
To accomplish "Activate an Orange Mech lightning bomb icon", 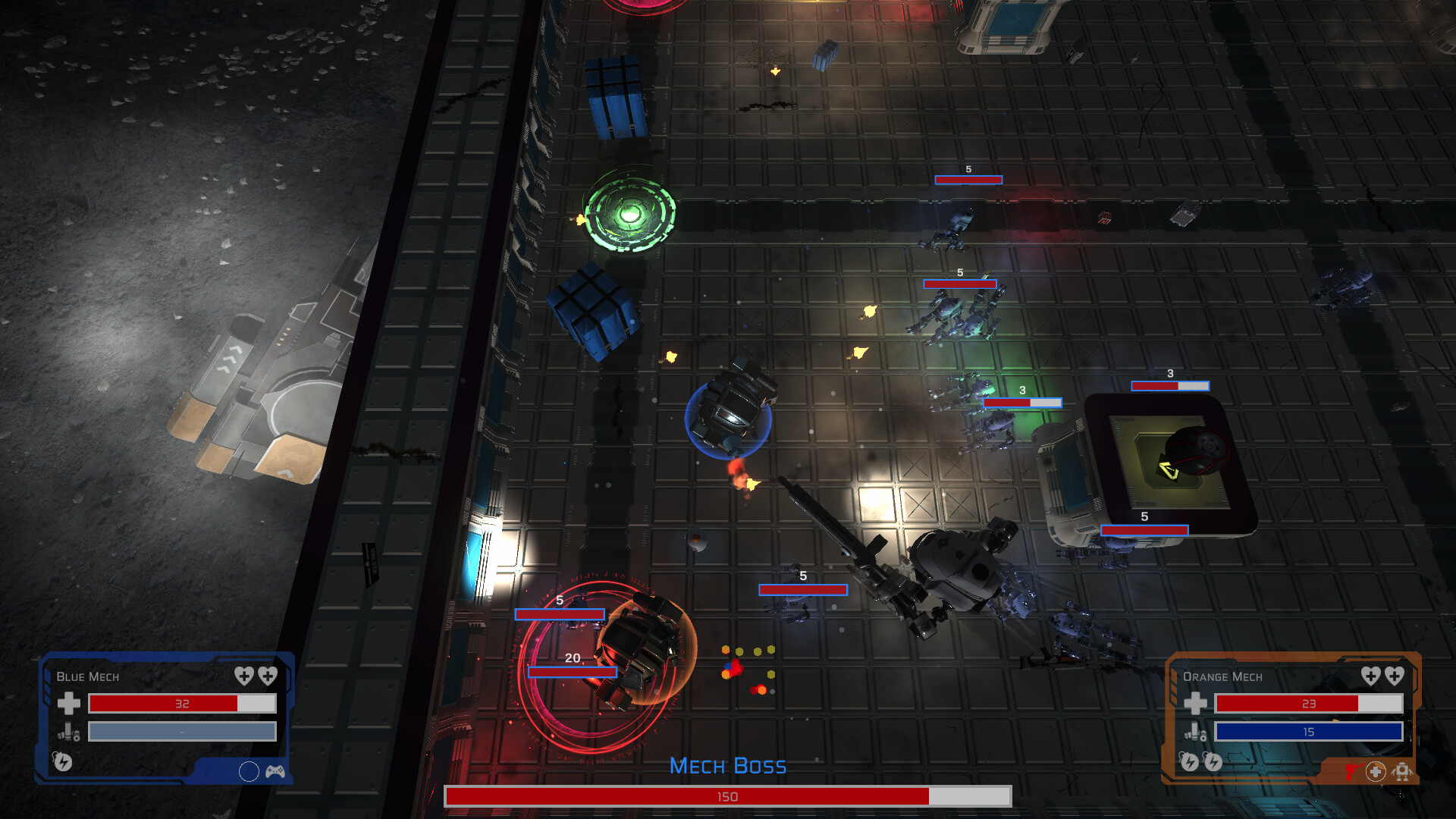I will point(1189,763).
